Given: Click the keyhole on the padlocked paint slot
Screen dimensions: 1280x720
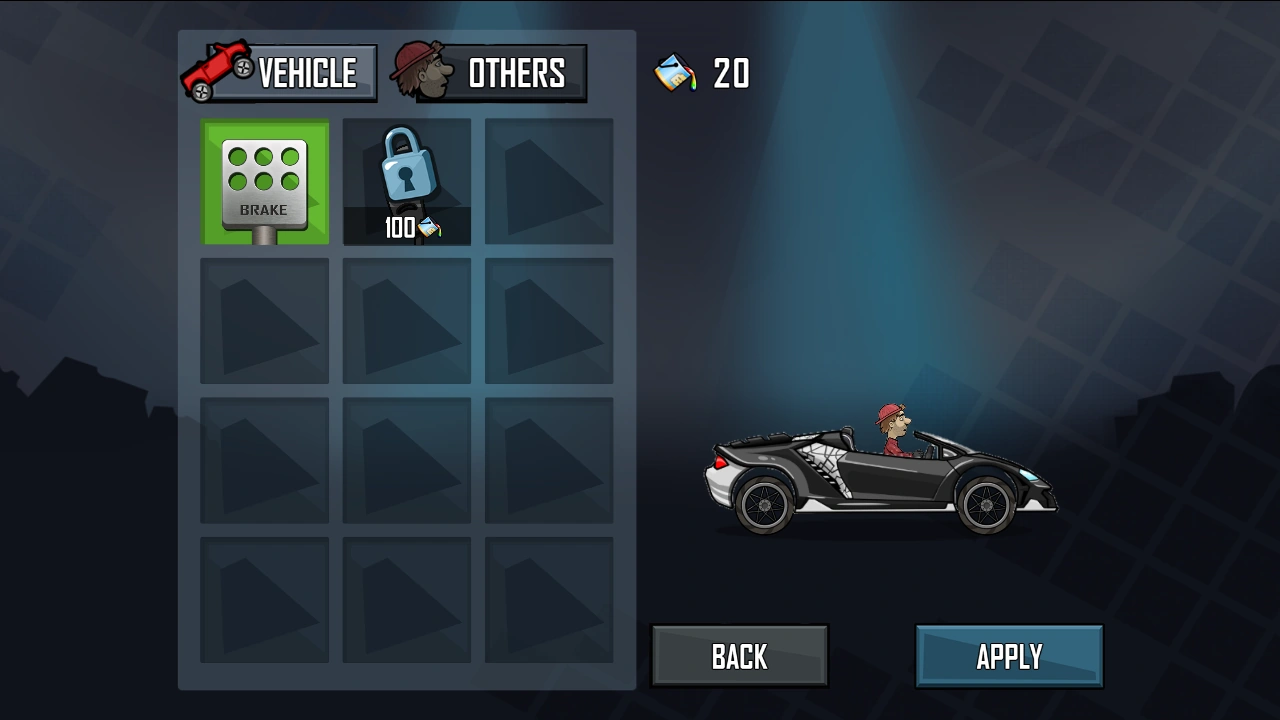Looking at the screenshot, I should coord(406,178).
